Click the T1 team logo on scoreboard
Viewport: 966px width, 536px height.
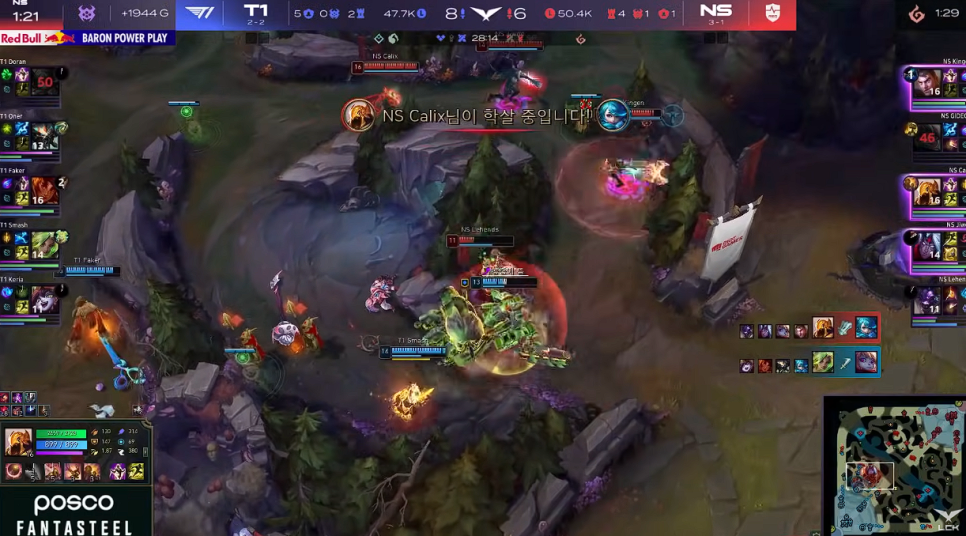tap(200, 13)
